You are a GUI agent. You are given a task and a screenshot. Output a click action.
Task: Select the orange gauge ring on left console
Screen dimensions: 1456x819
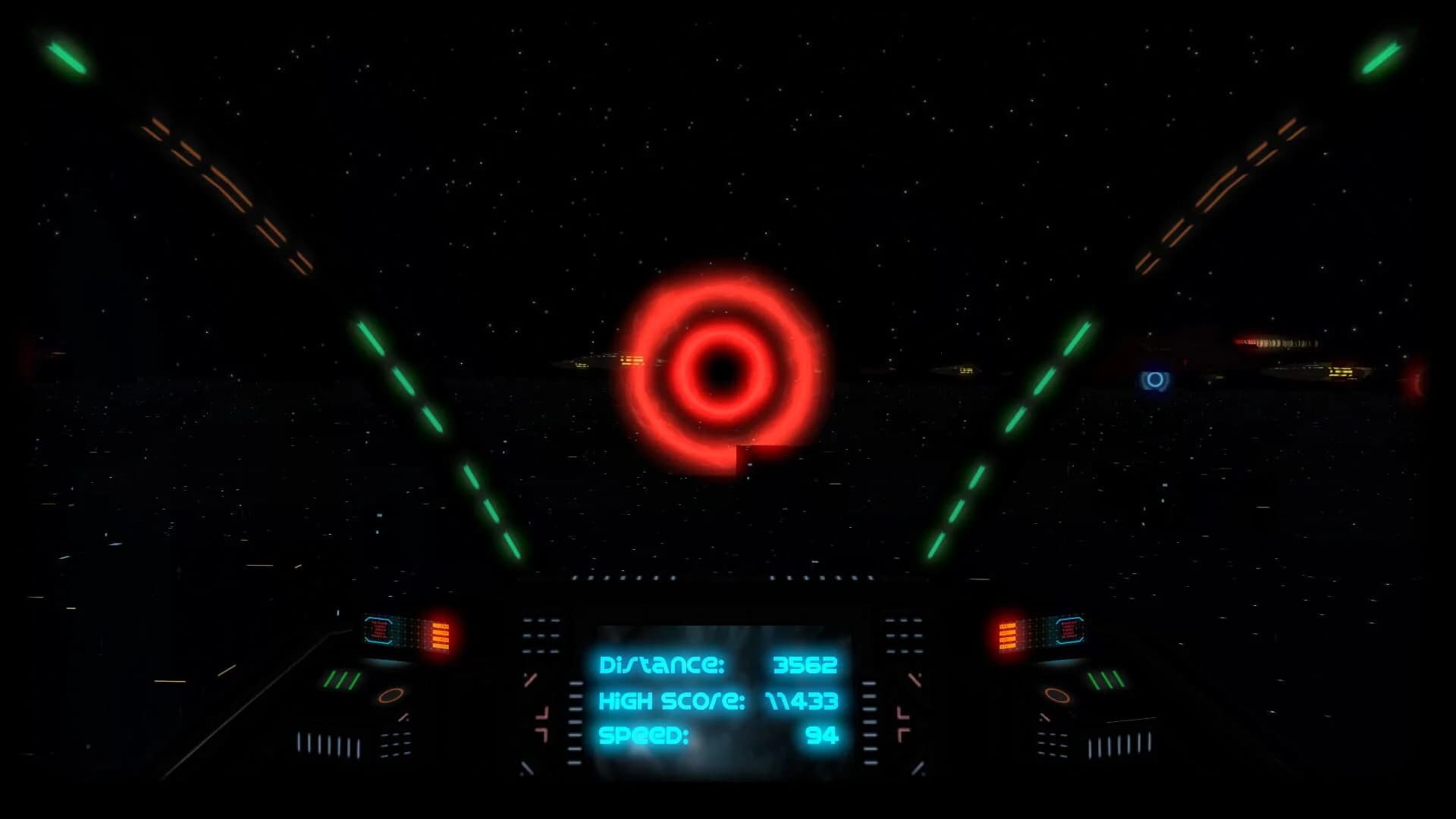pos(391,696)
